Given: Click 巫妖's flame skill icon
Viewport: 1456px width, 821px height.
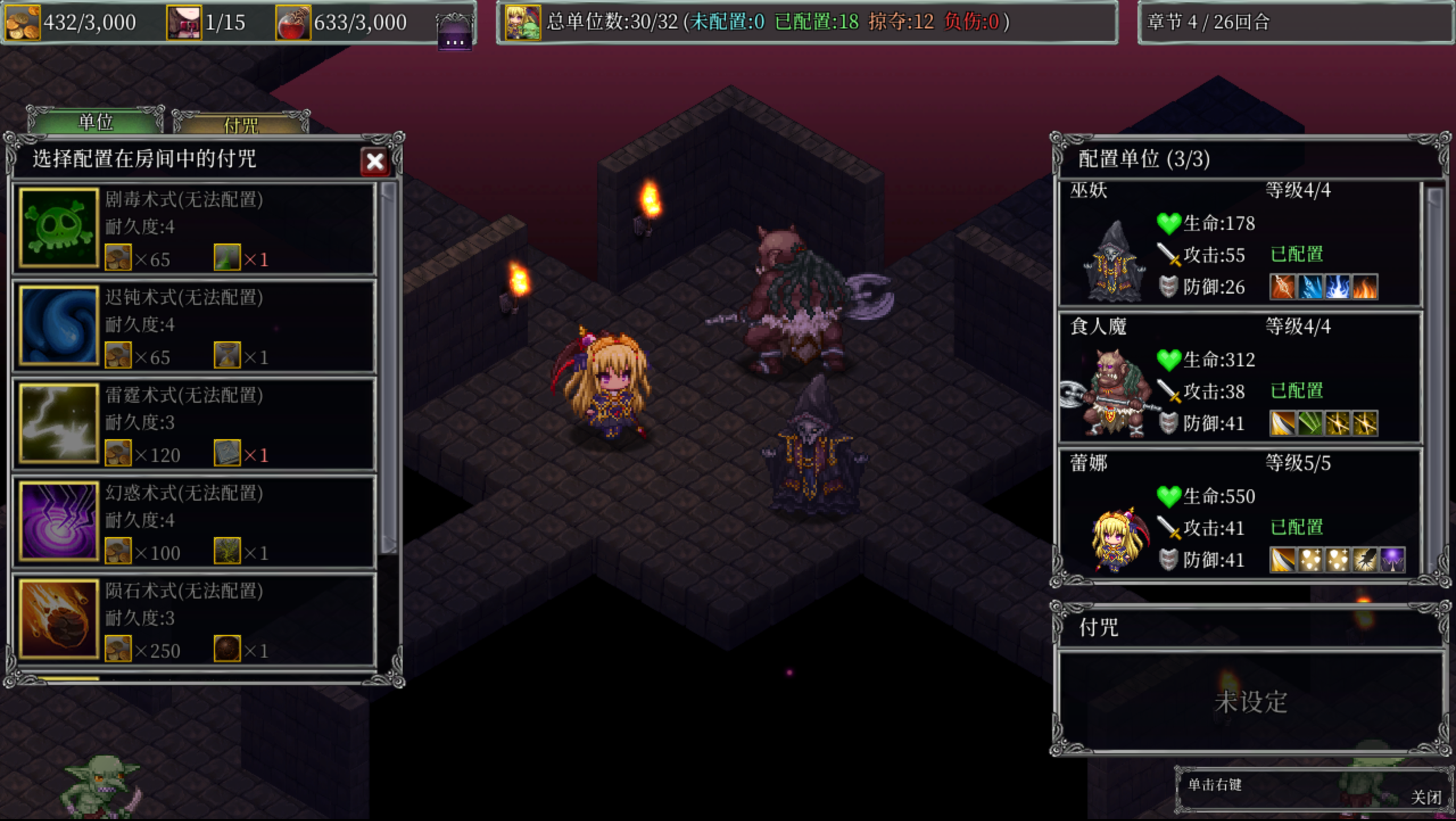Looking at the screenshot, I should (1365, 287).
